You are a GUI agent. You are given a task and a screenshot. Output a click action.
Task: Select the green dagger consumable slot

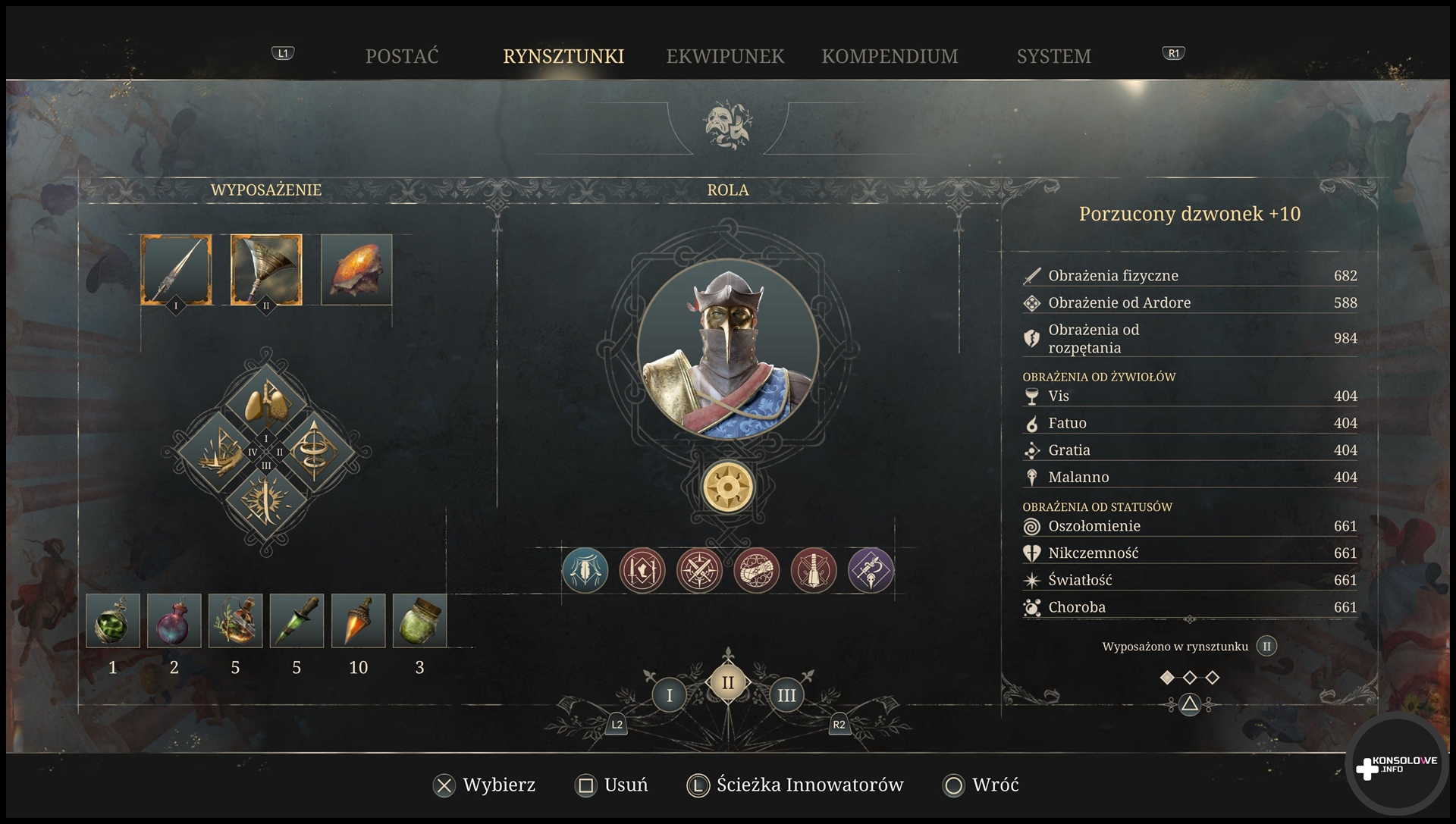pos(297,621)
